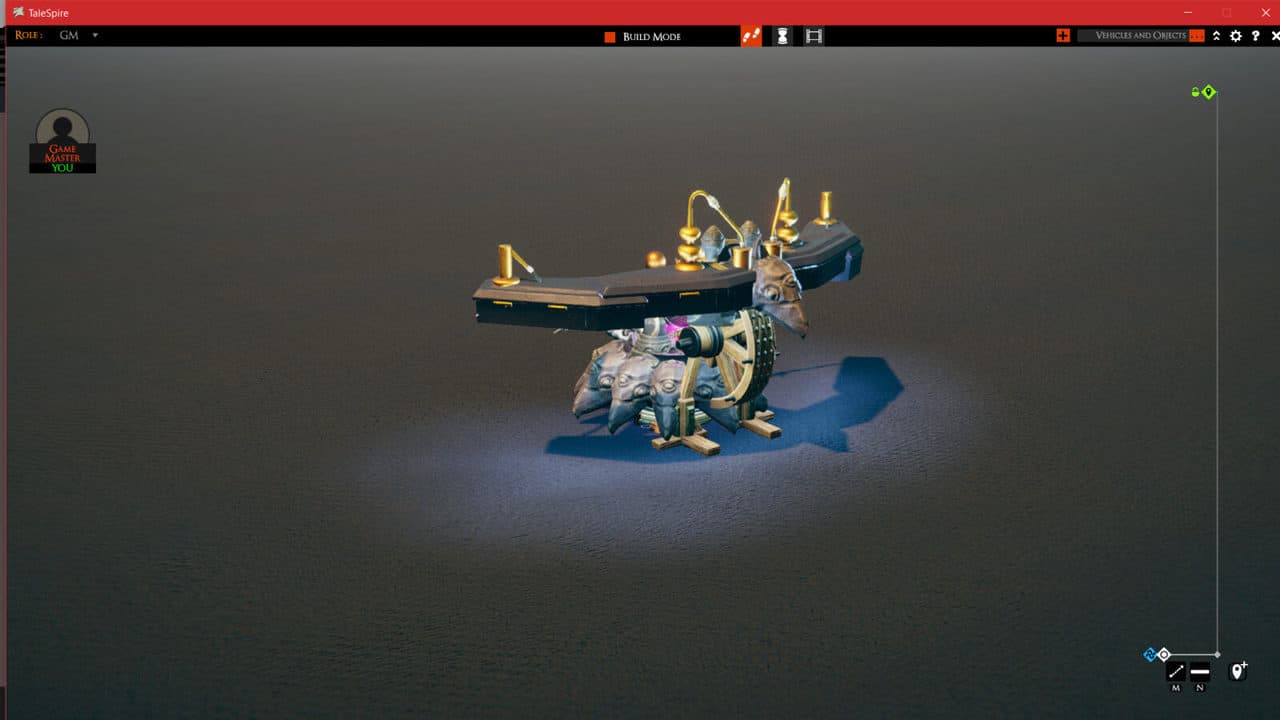The height and width of the screenshot is (720, 1280).
Task: Toggle the Build Mode button
Action: coord(609,37)
